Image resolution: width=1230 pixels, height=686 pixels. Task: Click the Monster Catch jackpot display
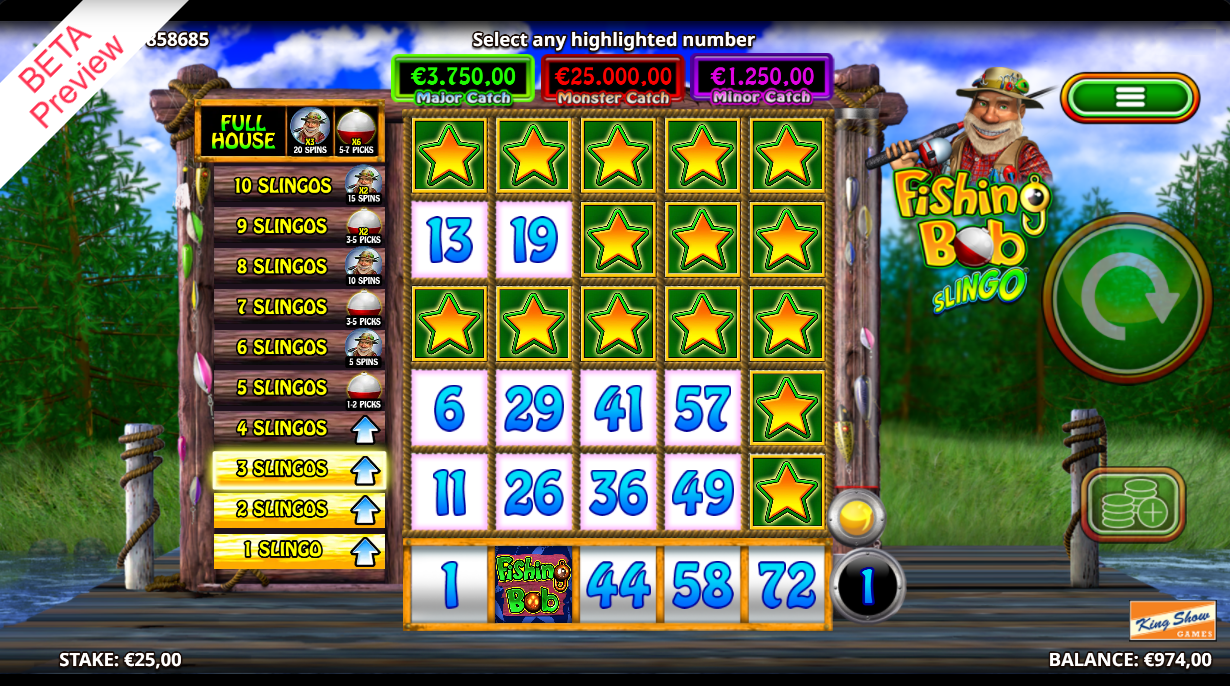click(x=613, y=79)
